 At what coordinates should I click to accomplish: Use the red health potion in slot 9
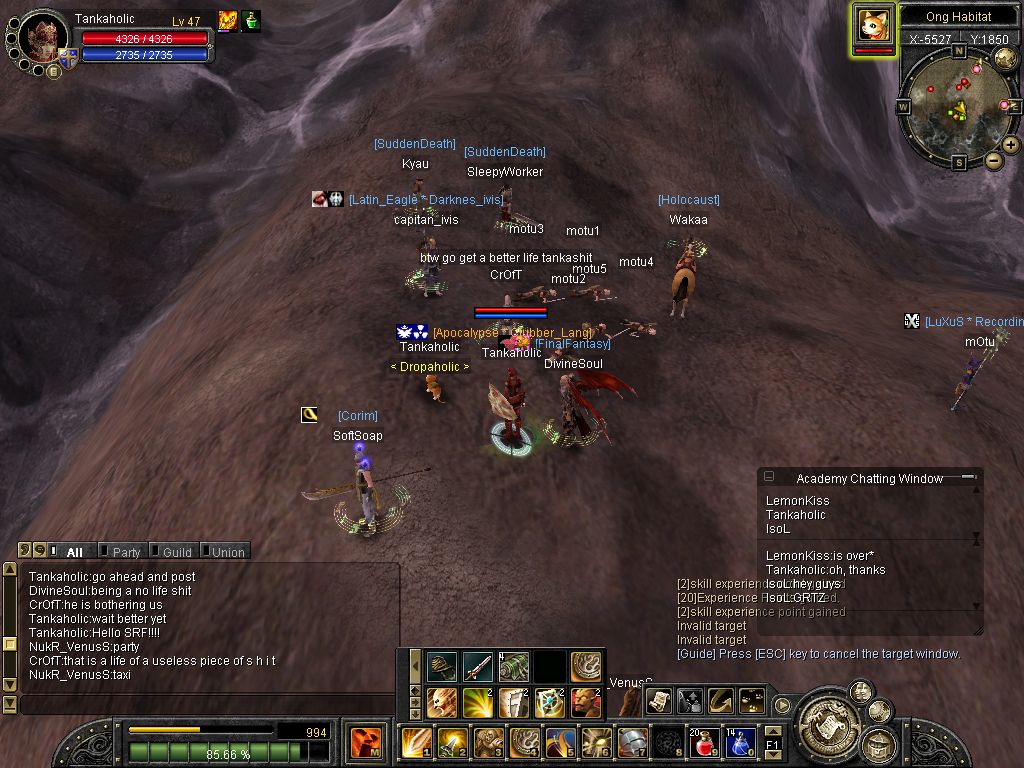point(703,743)
